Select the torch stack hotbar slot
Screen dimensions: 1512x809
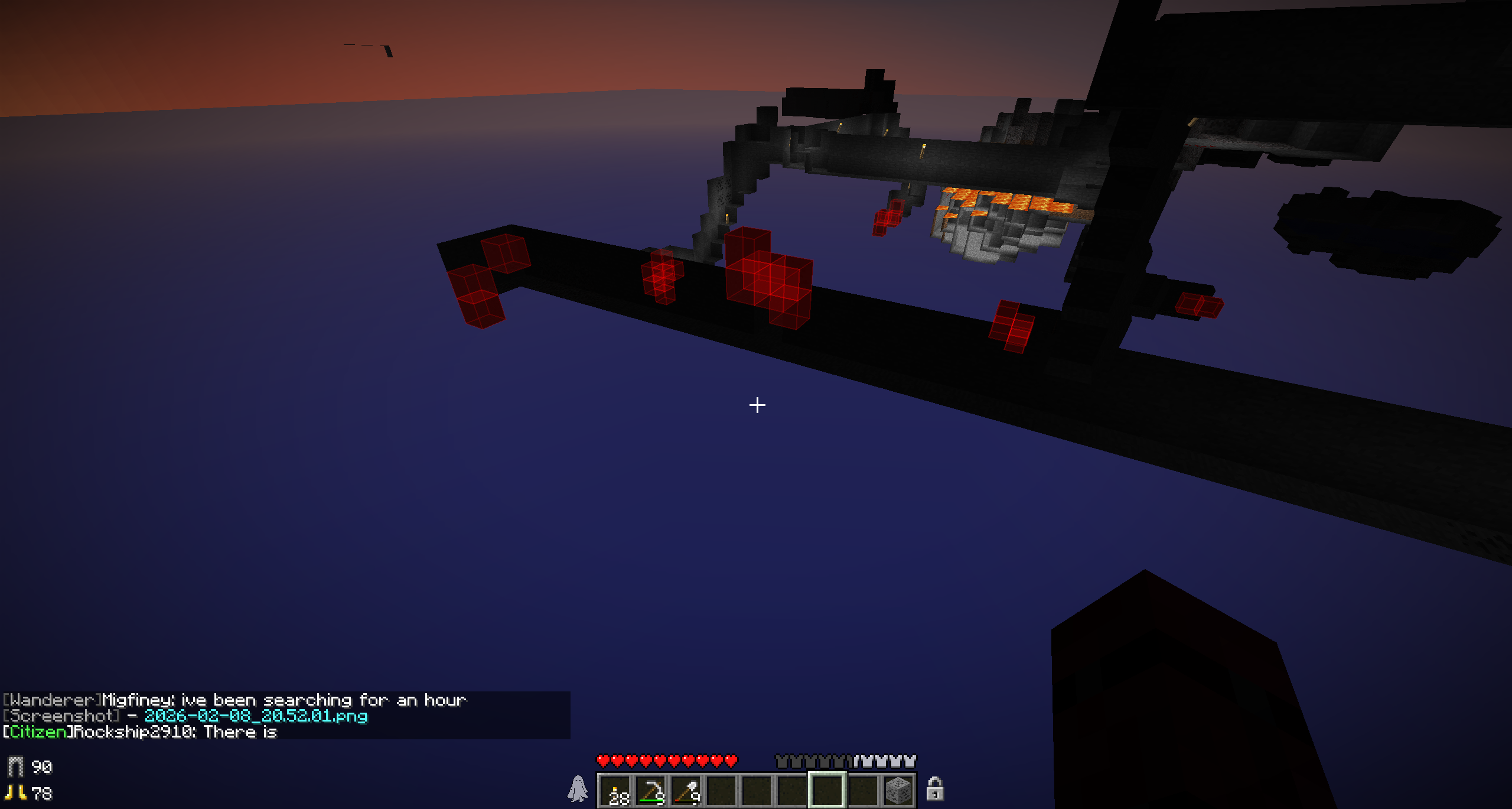615,791
